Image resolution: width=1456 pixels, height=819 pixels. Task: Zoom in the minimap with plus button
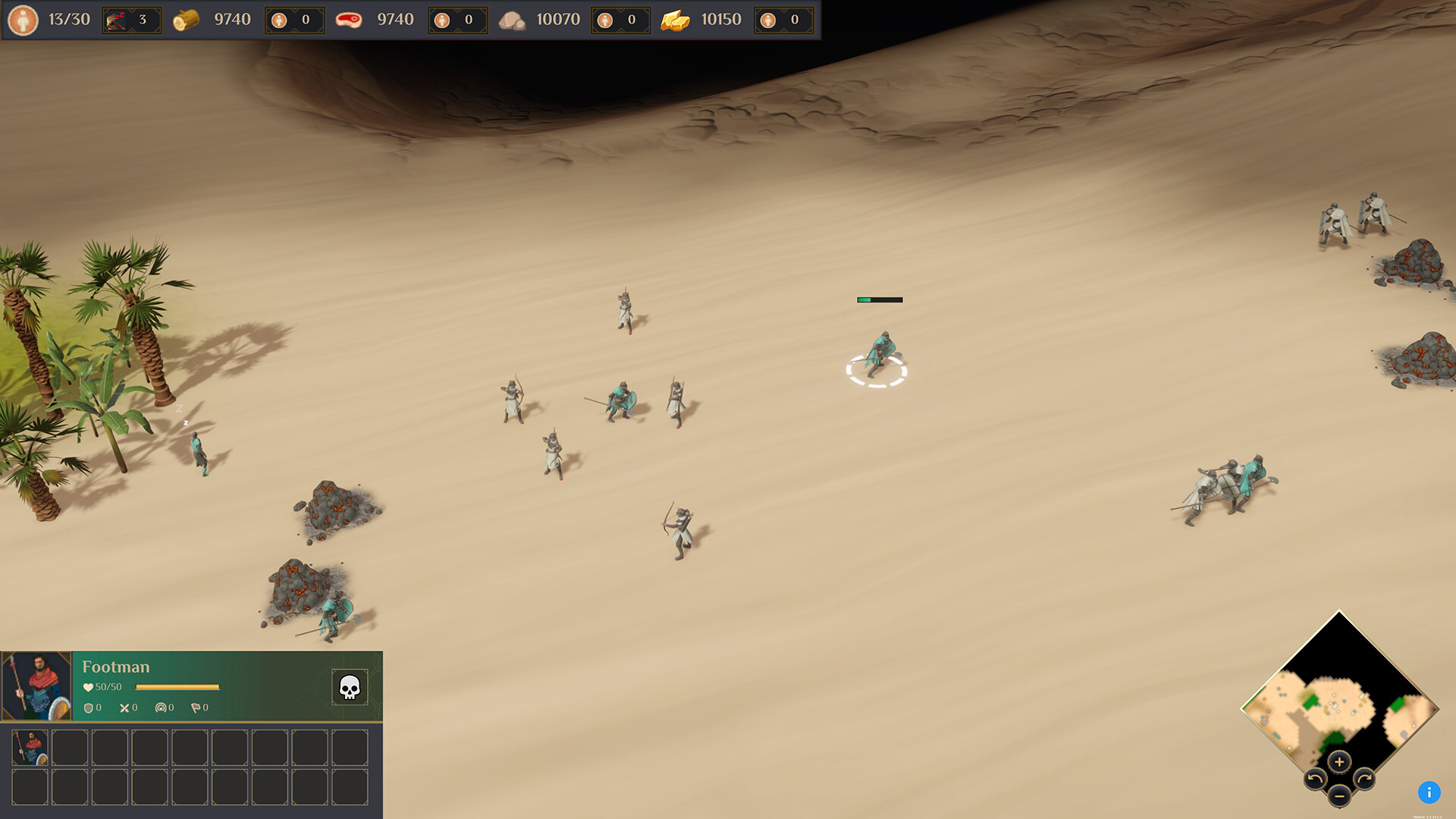click(x=1339, y=761)
